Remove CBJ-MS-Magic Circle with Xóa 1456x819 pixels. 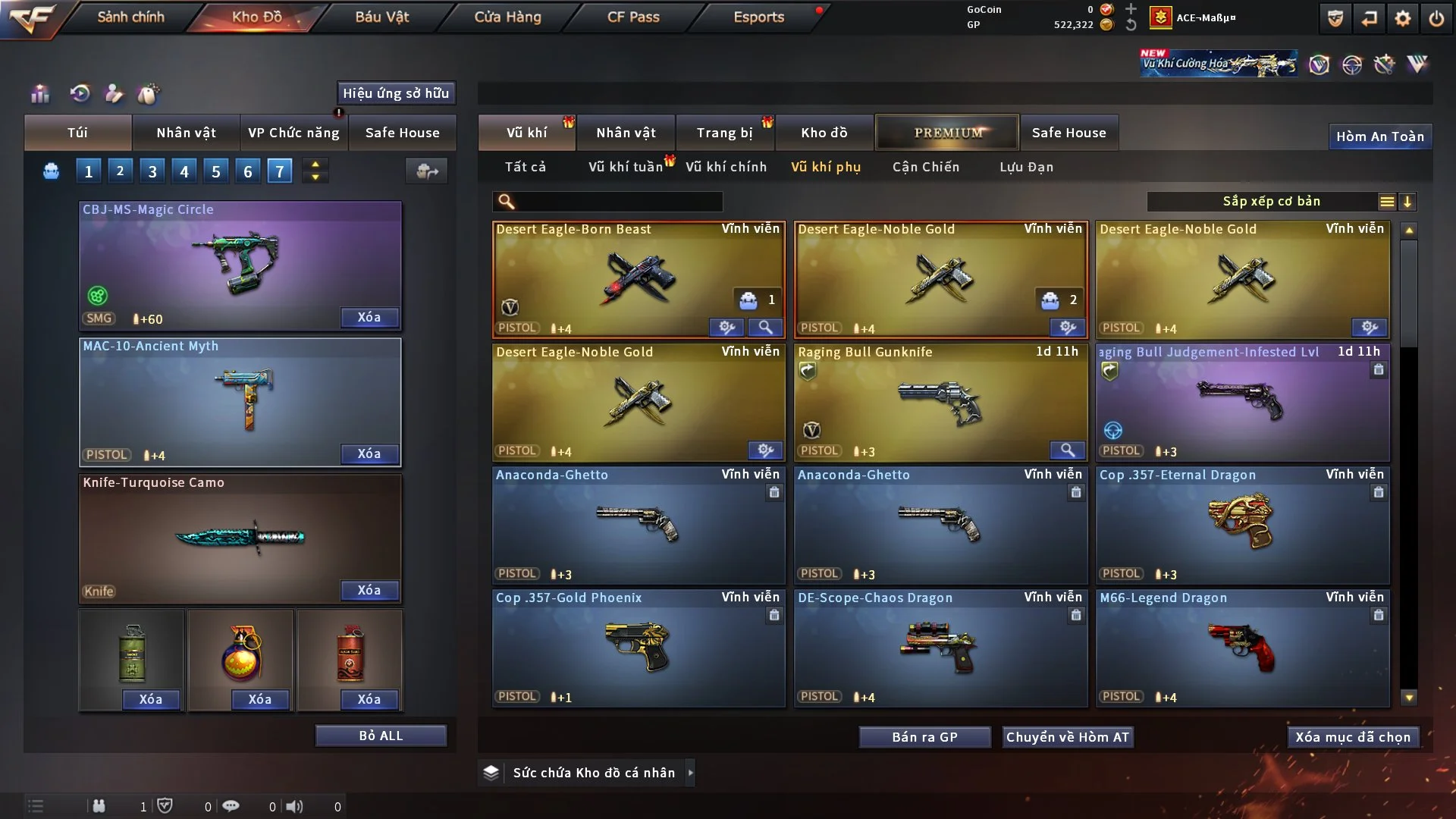coord(369,318)
